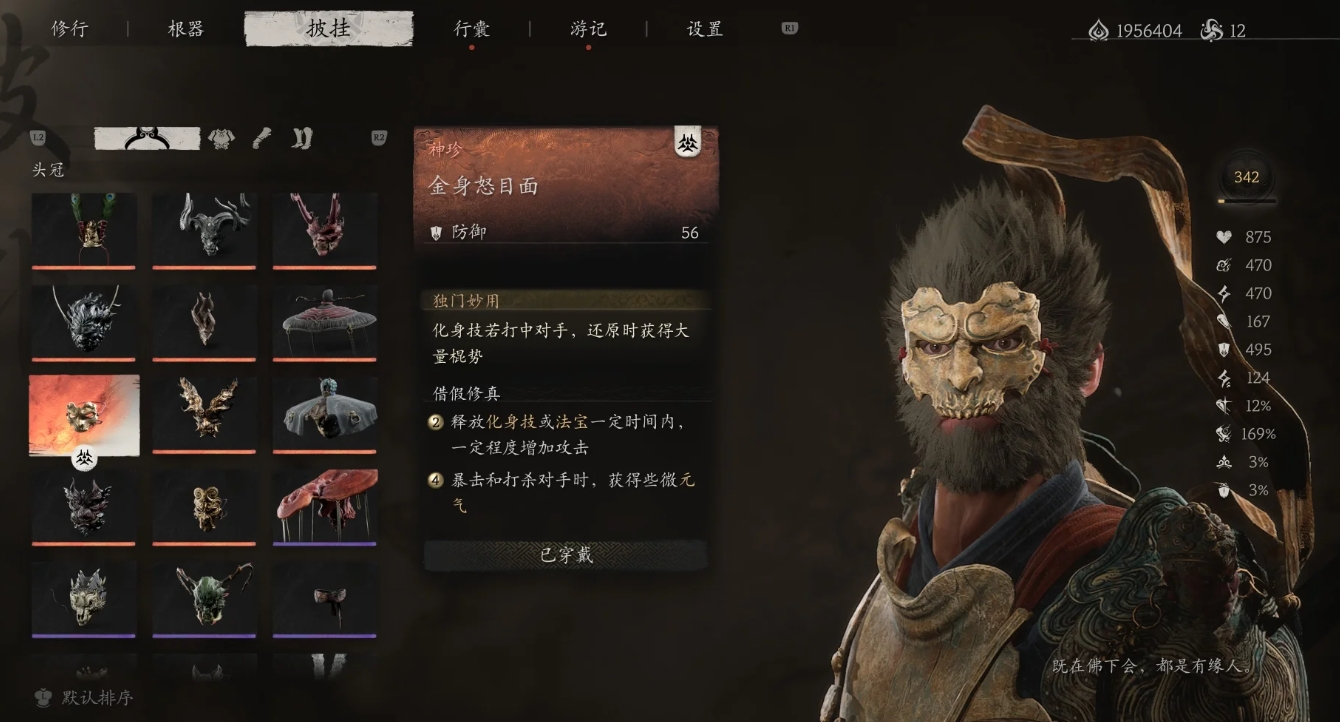This screenshot has width=1340, height=722.
Task: Open the 游记 journal tab
Action: coord(586,30)
